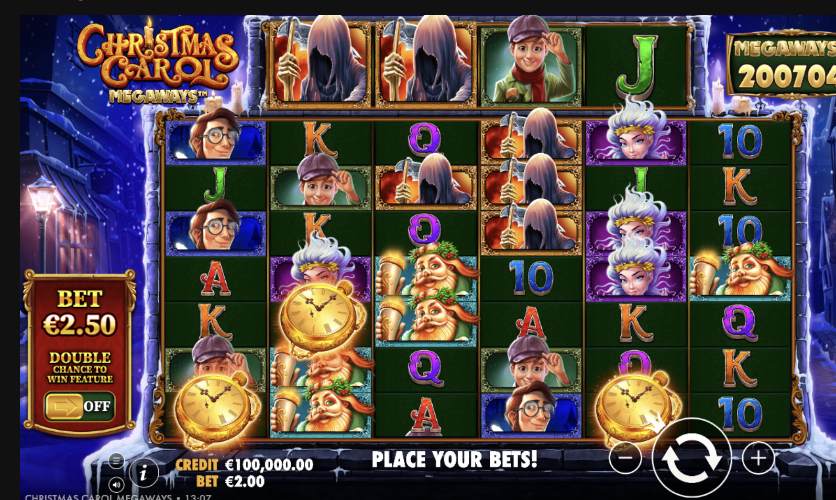The width and height of the screenshot is (836, 500).
Task: Open the game info paytable
Action: click(143, 470)
